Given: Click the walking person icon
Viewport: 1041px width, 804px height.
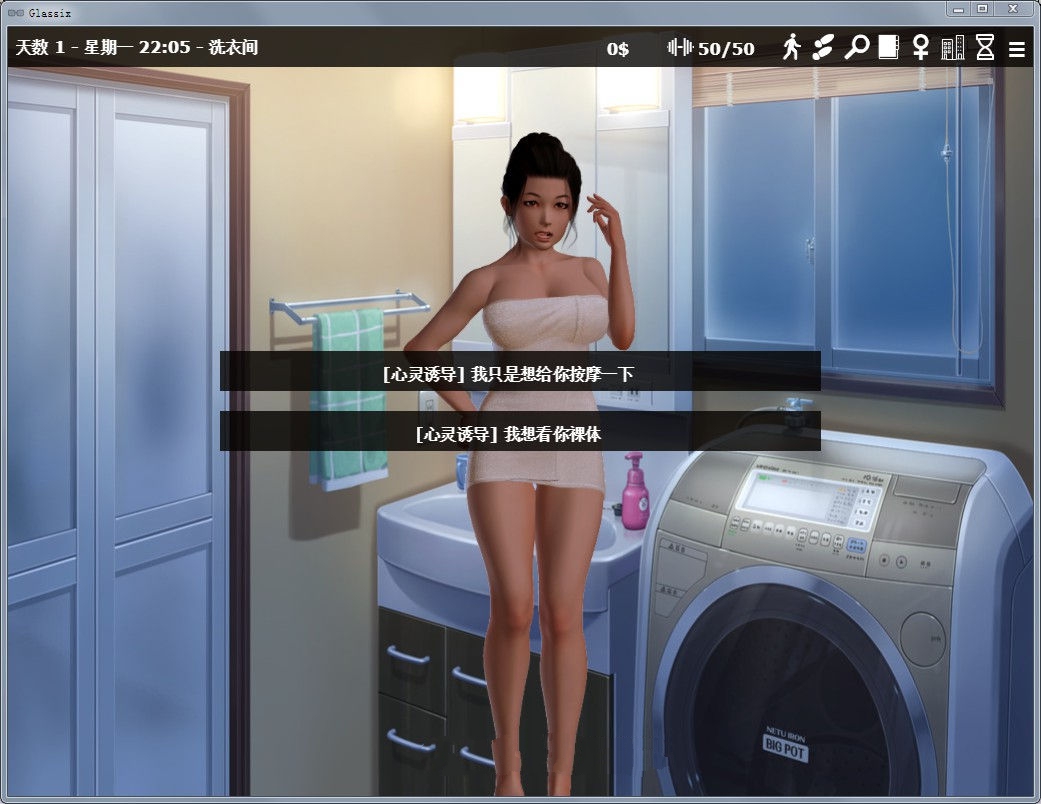Looking at the screenshot, I should click(792, 47).
